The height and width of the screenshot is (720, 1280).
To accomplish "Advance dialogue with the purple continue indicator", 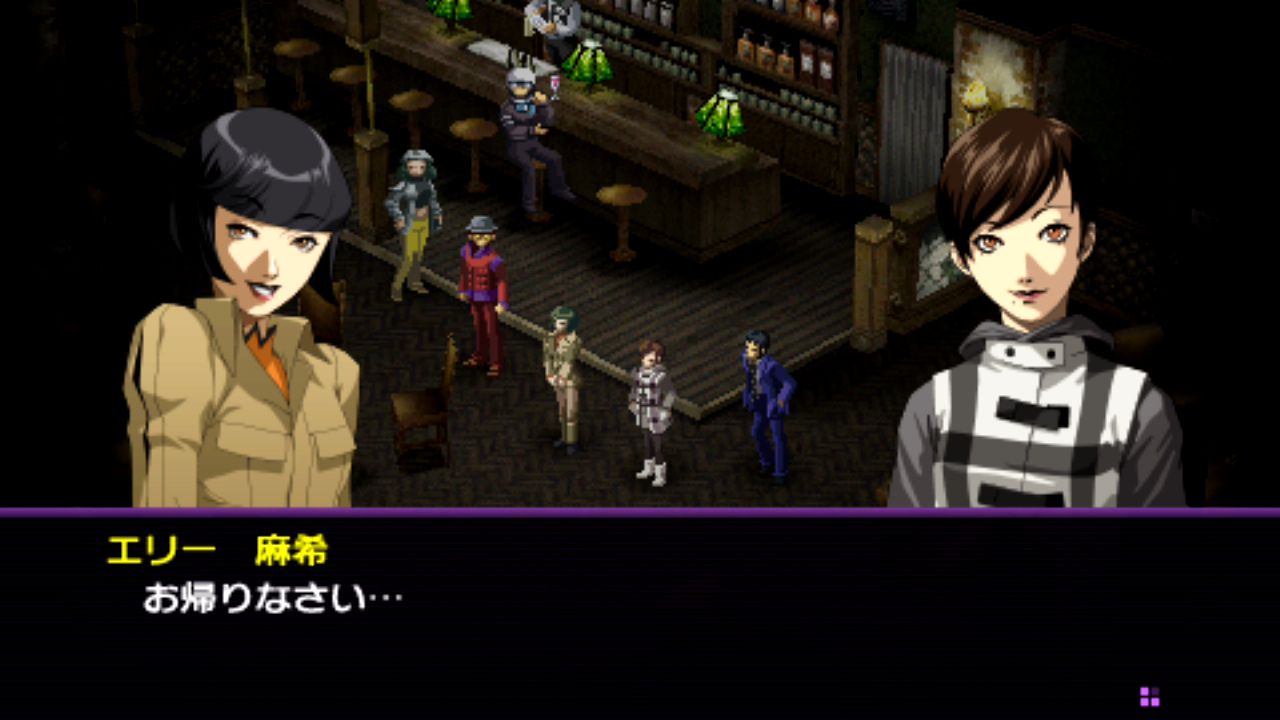I will [x=1149, y=696].
